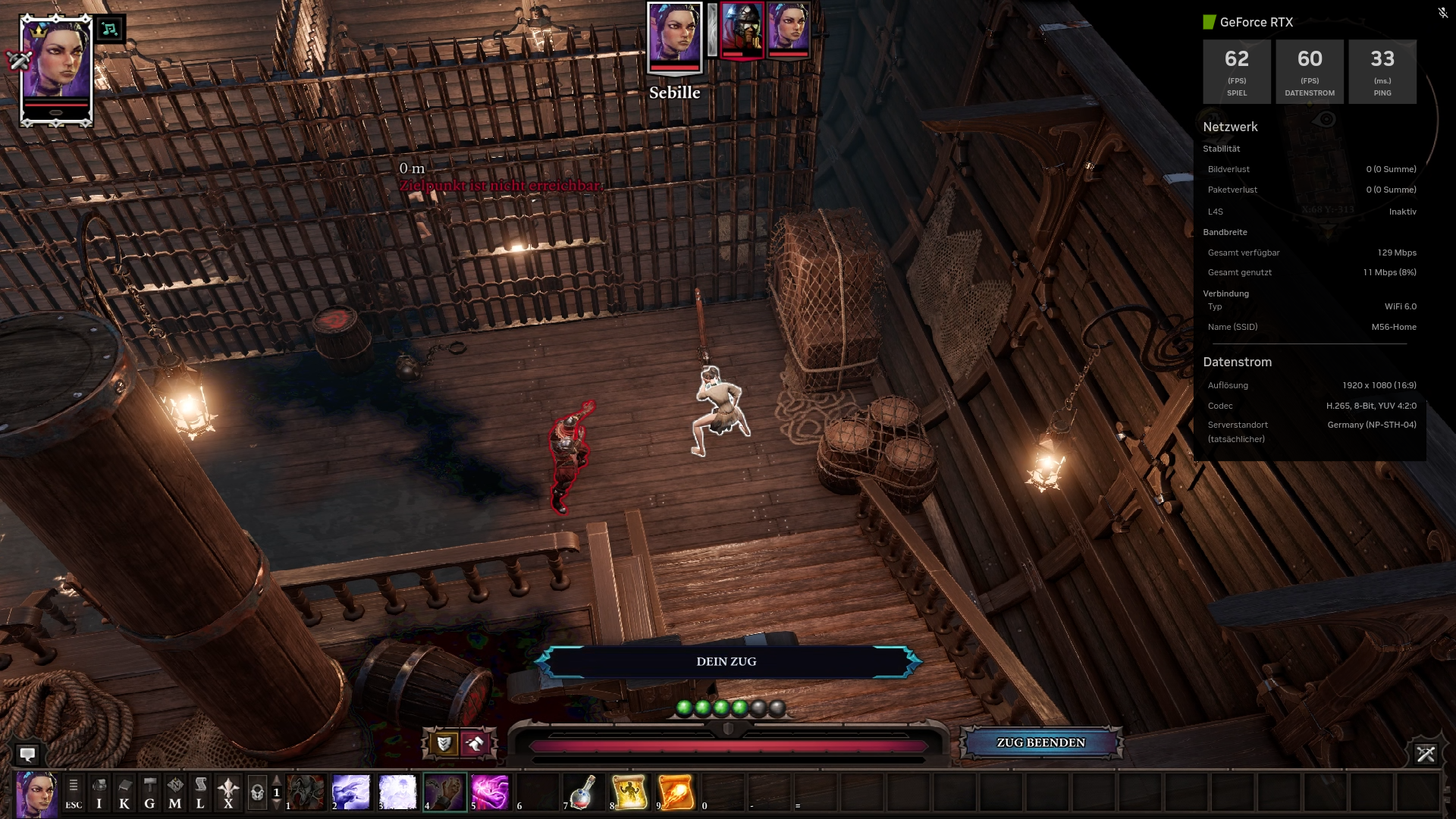This screenshot has height=819, width=1456.
Task: Open the skills book (K)
Action: [124, 792]
